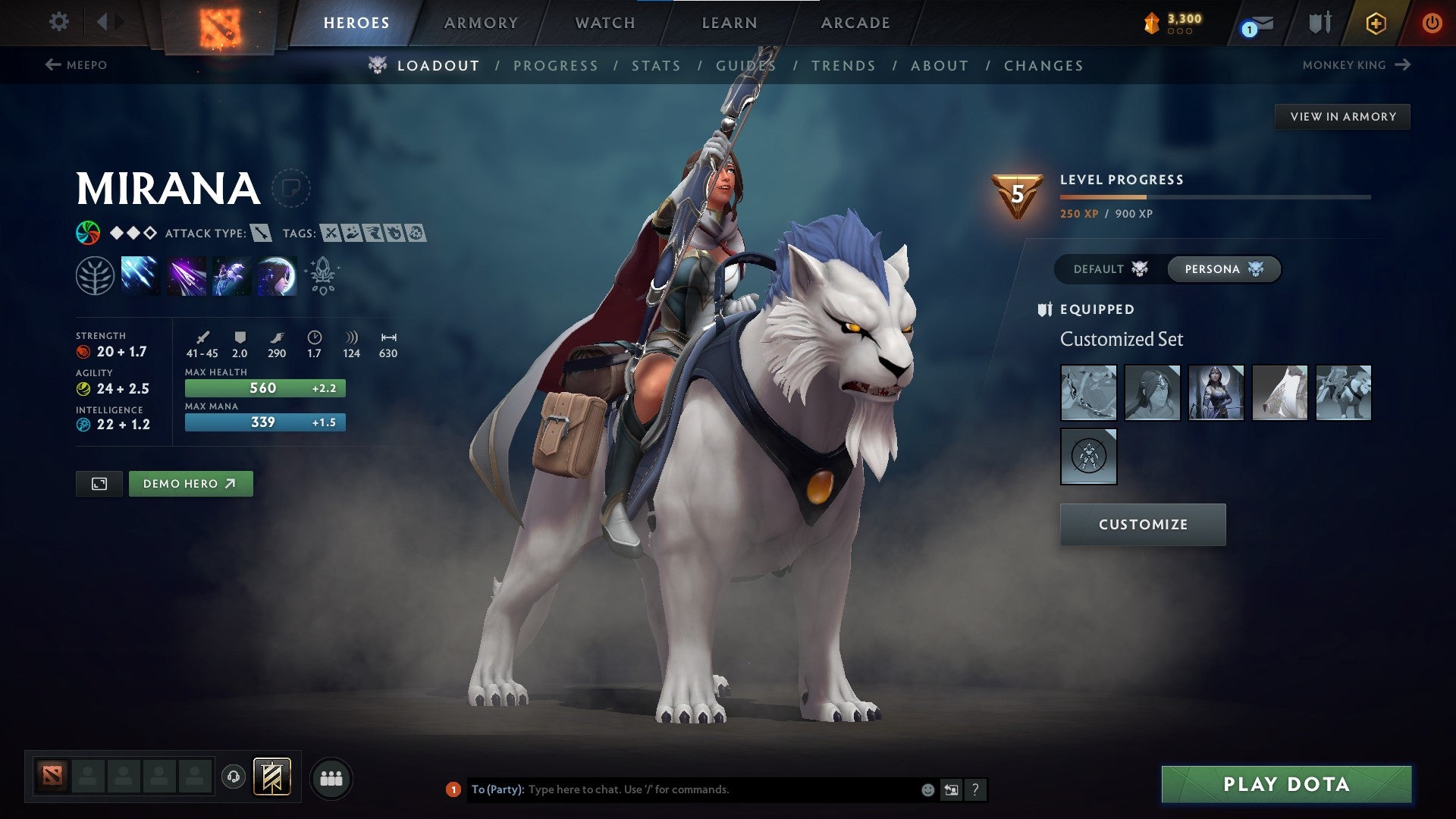
Task: Open the Sacred Arrow ability details
Action: point(186,275)
